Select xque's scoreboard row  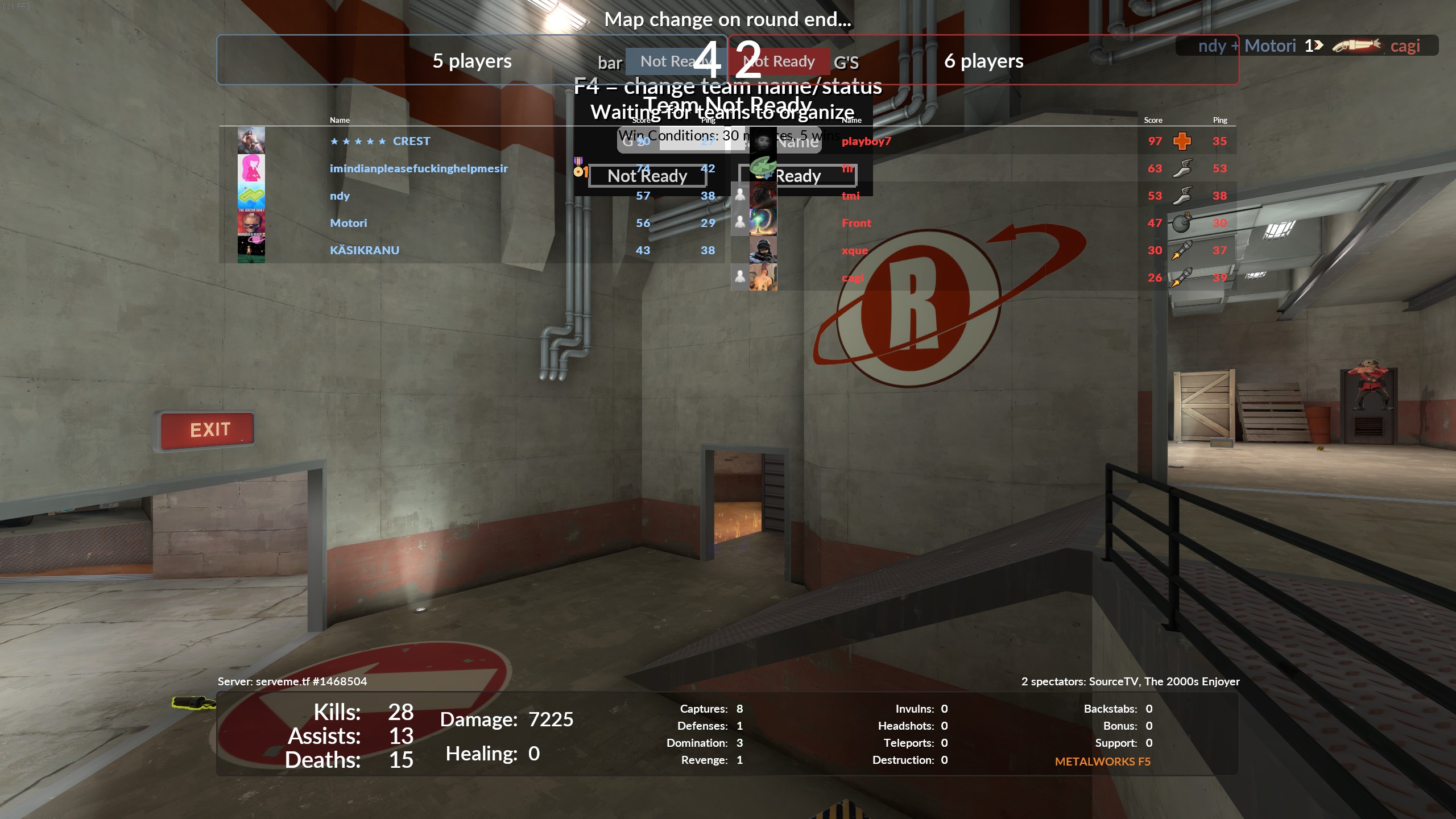[x=854, y=250]
